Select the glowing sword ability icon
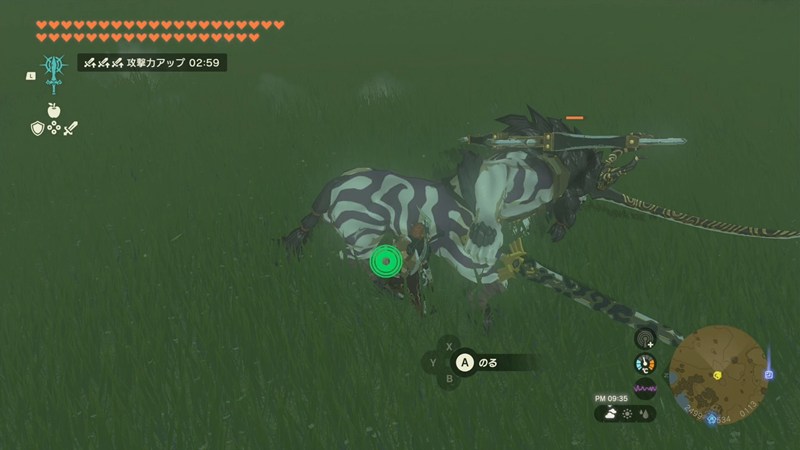 point(53,75)
